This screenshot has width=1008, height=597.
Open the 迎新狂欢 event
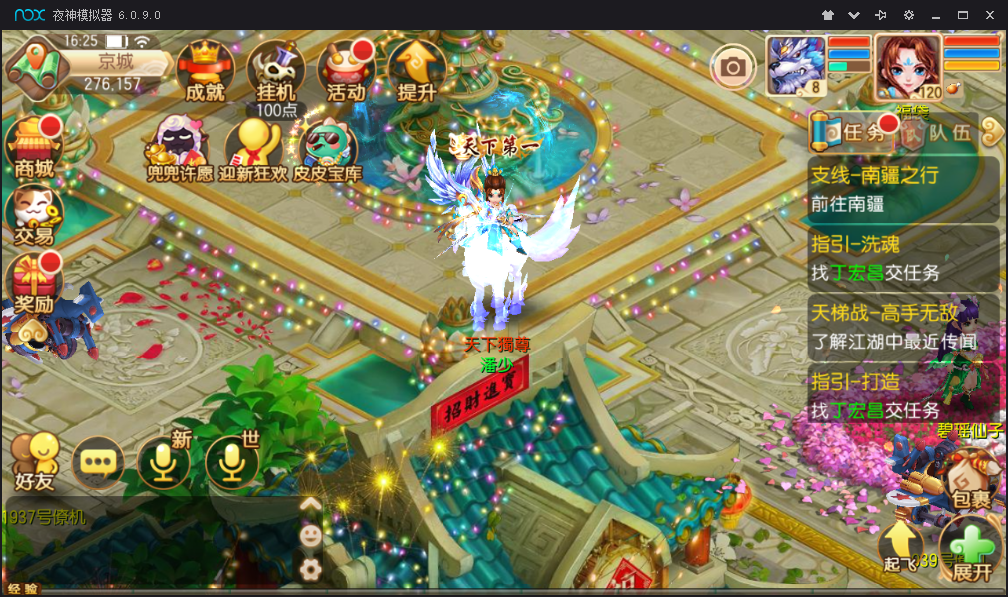point(253,150)
